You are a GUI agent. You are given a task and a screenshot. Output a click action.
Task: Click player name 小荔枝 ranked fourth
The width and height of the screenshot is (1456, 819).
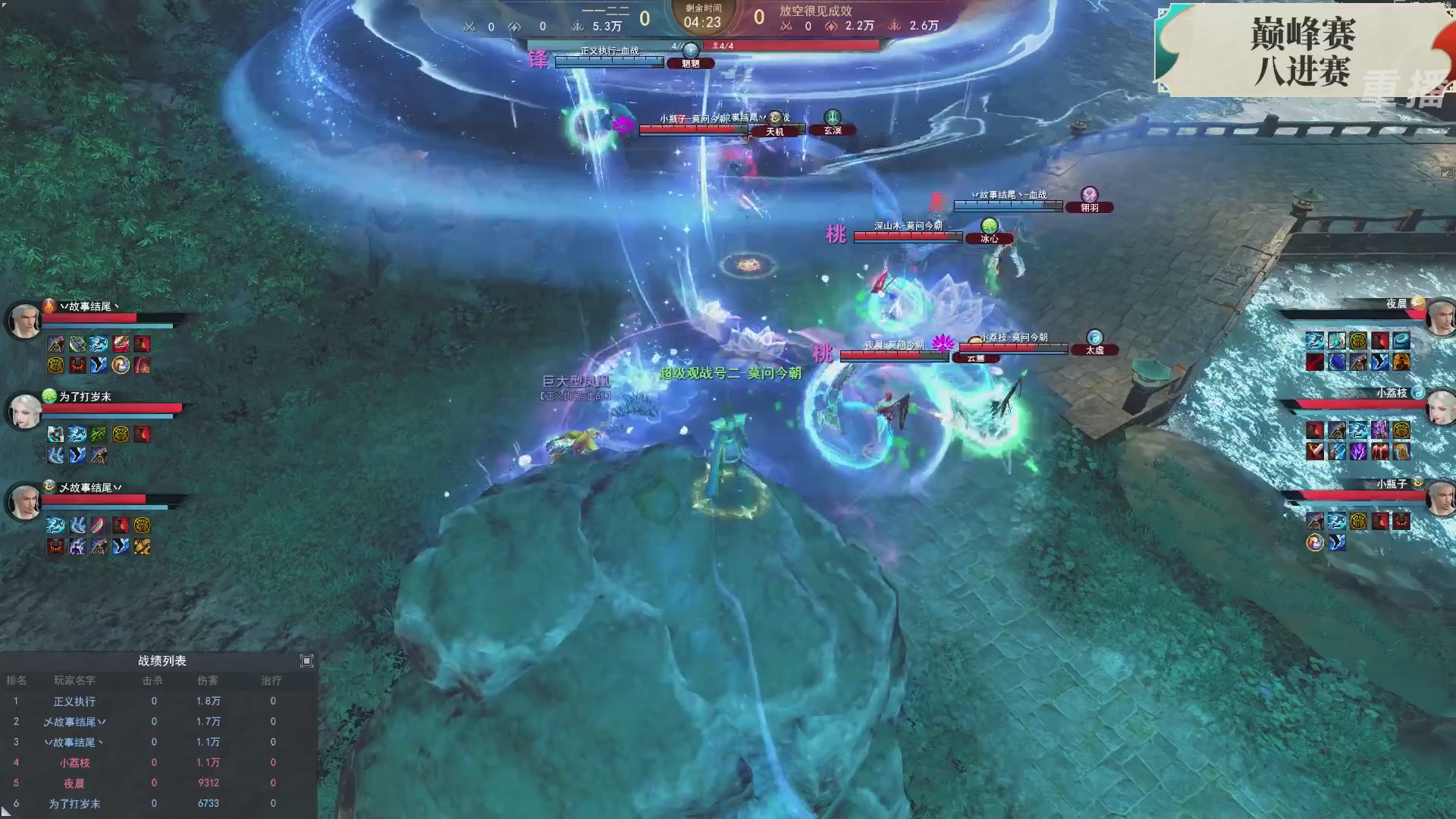coord(73,763)
